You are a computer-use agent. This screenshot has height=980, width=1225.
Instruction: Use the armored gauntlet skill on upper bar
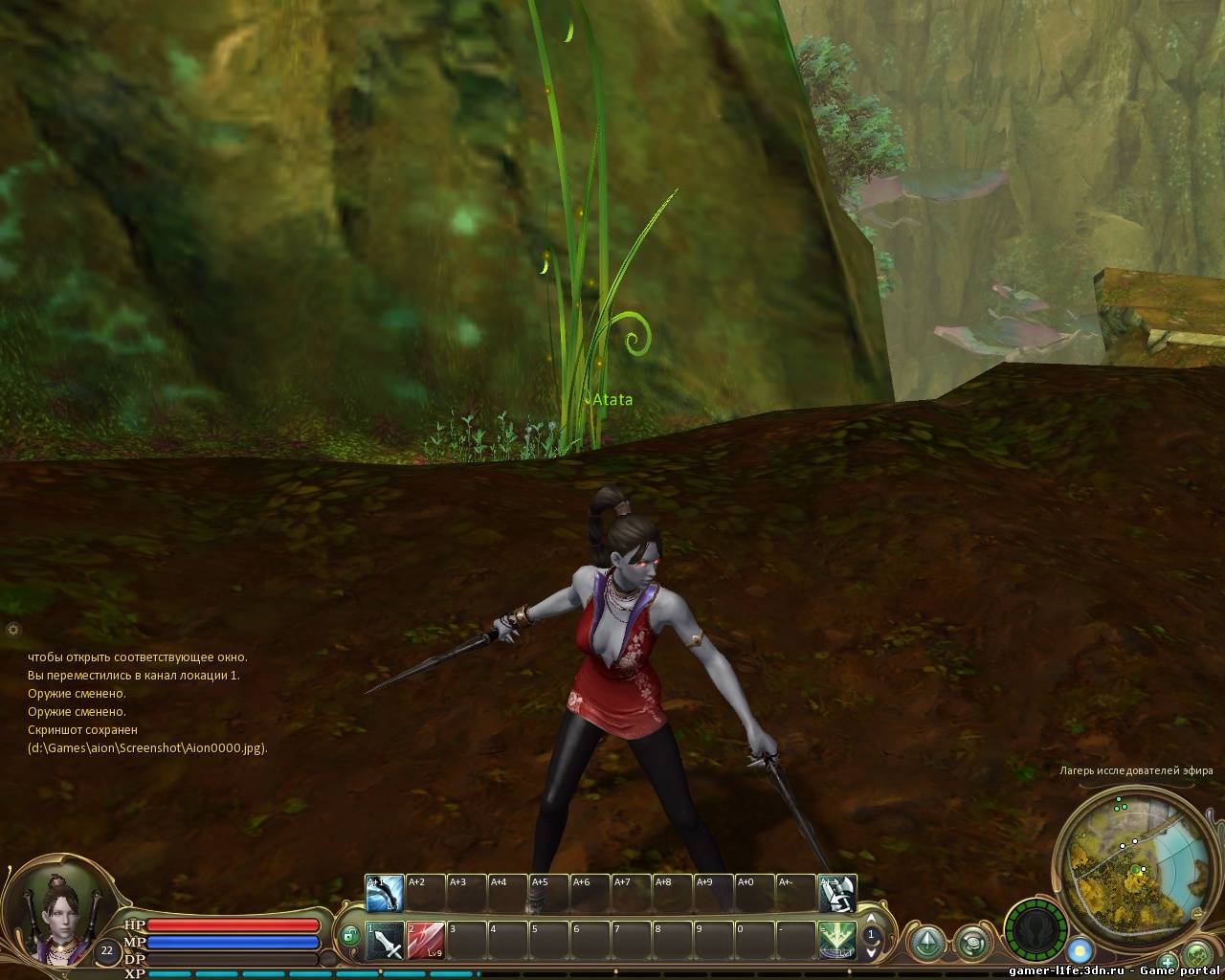[837, 894]
